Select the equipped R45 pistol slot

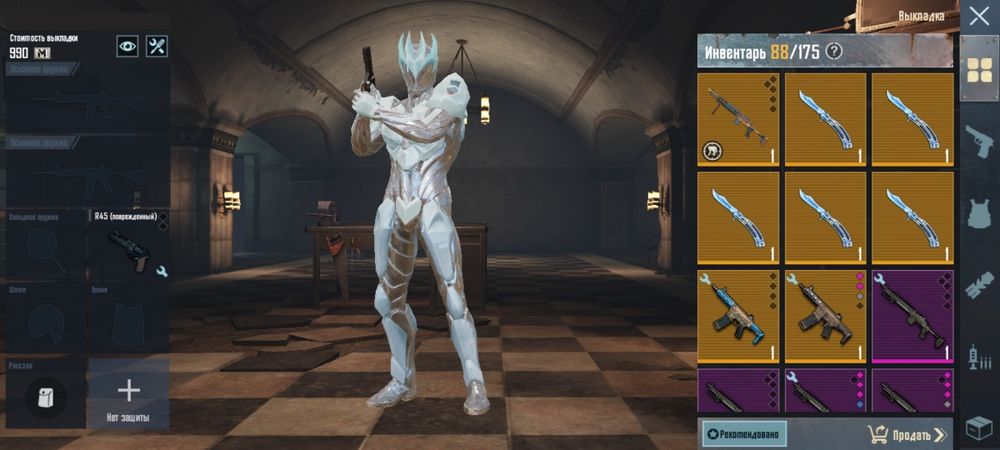coord(129,247)
